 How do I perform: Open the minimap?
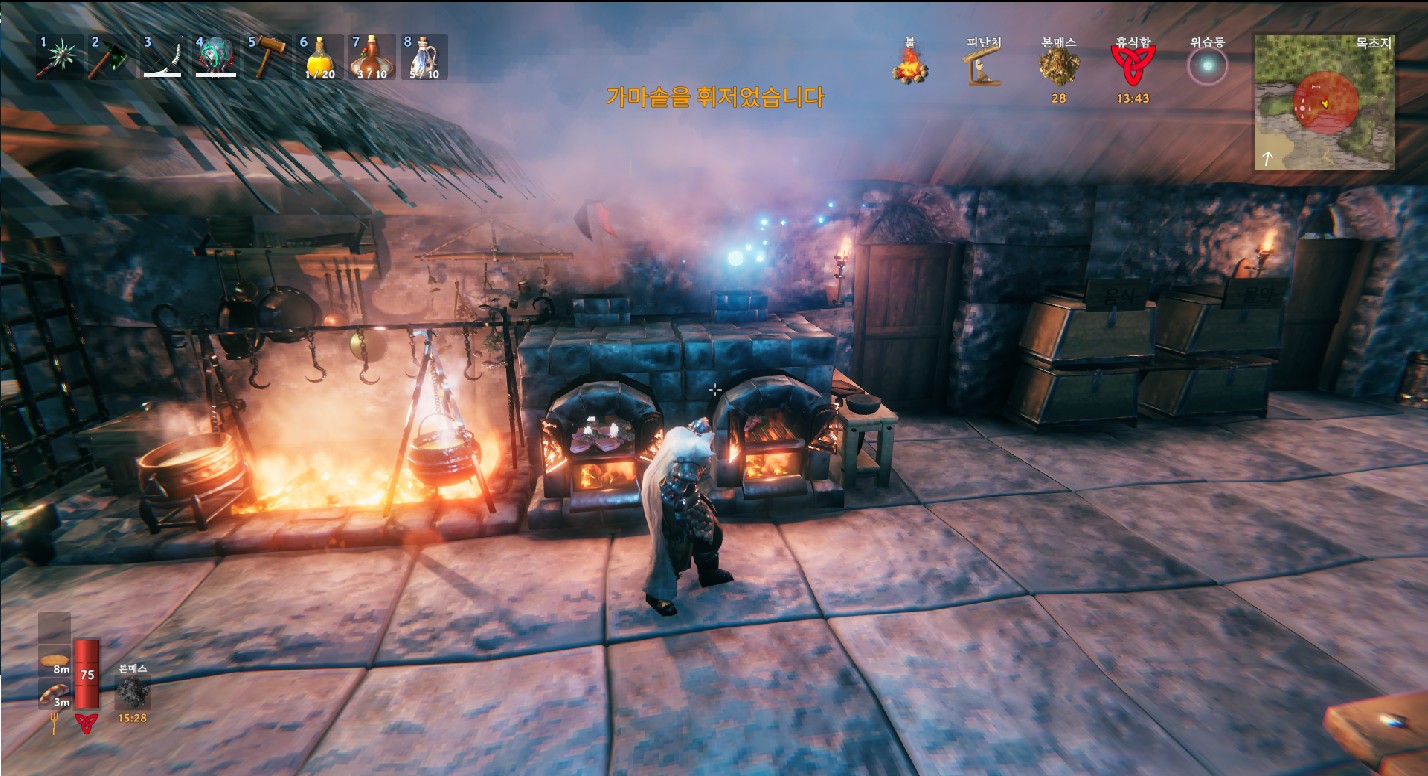[x=1324, y=102]
